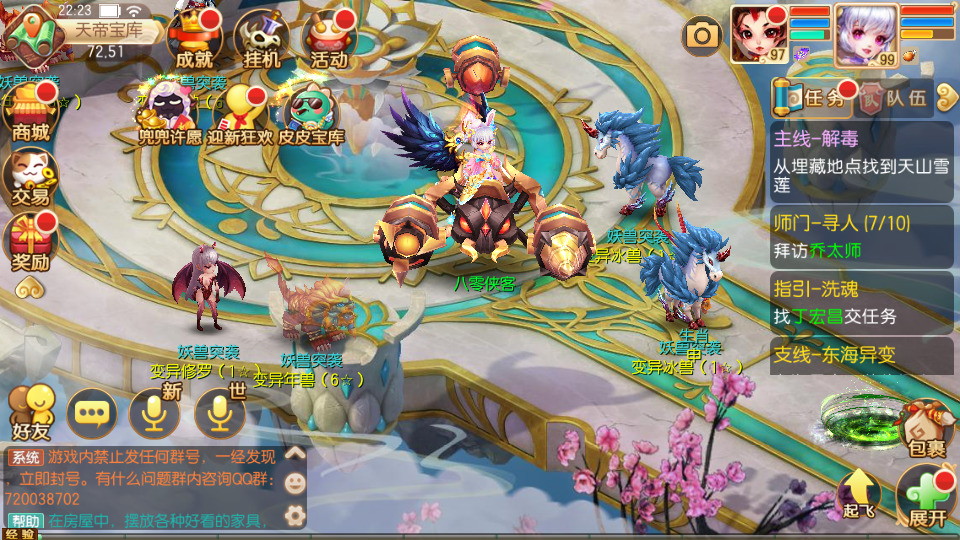Screen dimensions: 960x540
Task: Open the 挂机 auto-battle menu
Action: pos(261,40)
